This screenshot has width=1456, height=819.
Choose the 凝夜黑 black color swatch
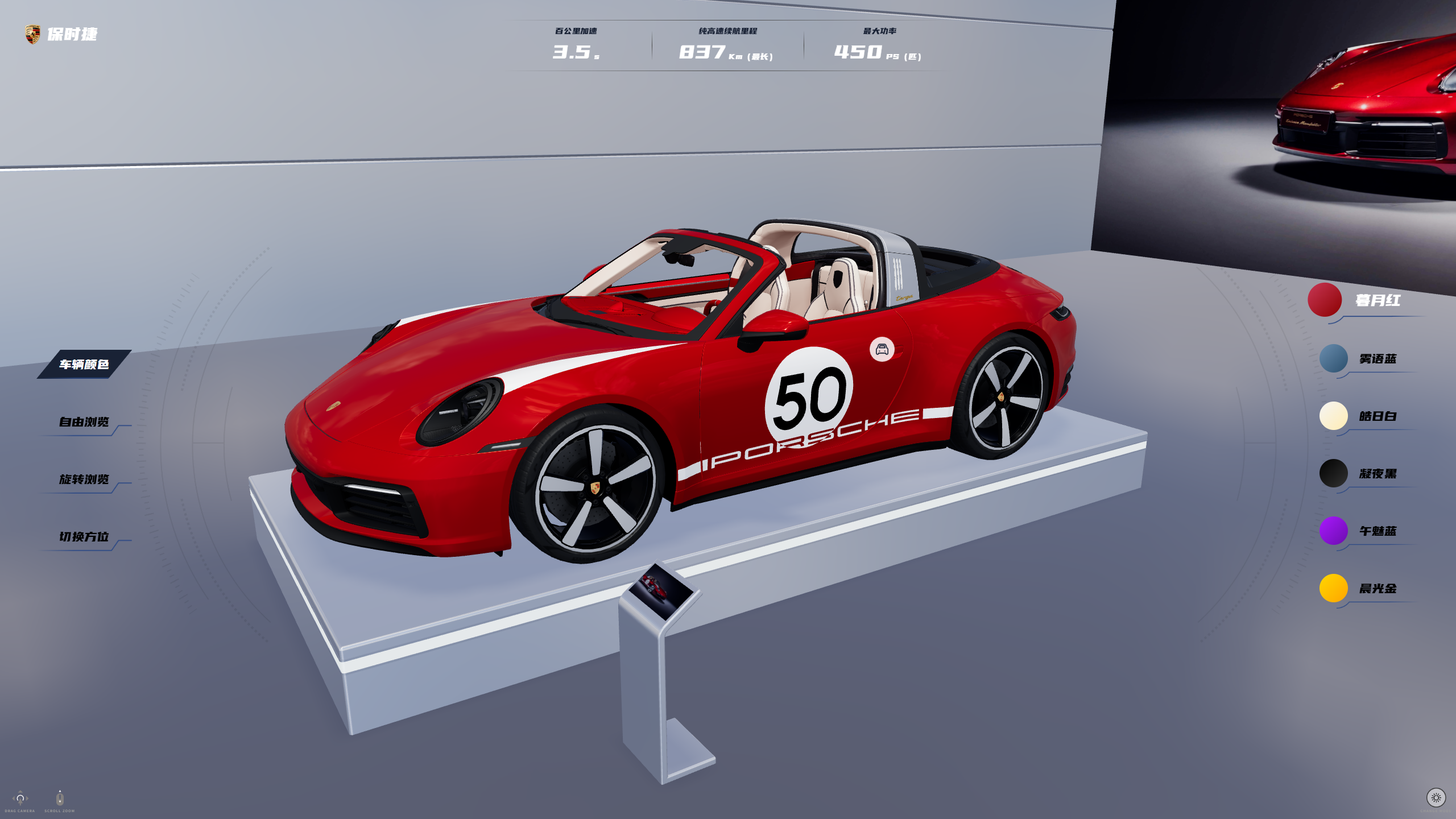[1333, 474]
